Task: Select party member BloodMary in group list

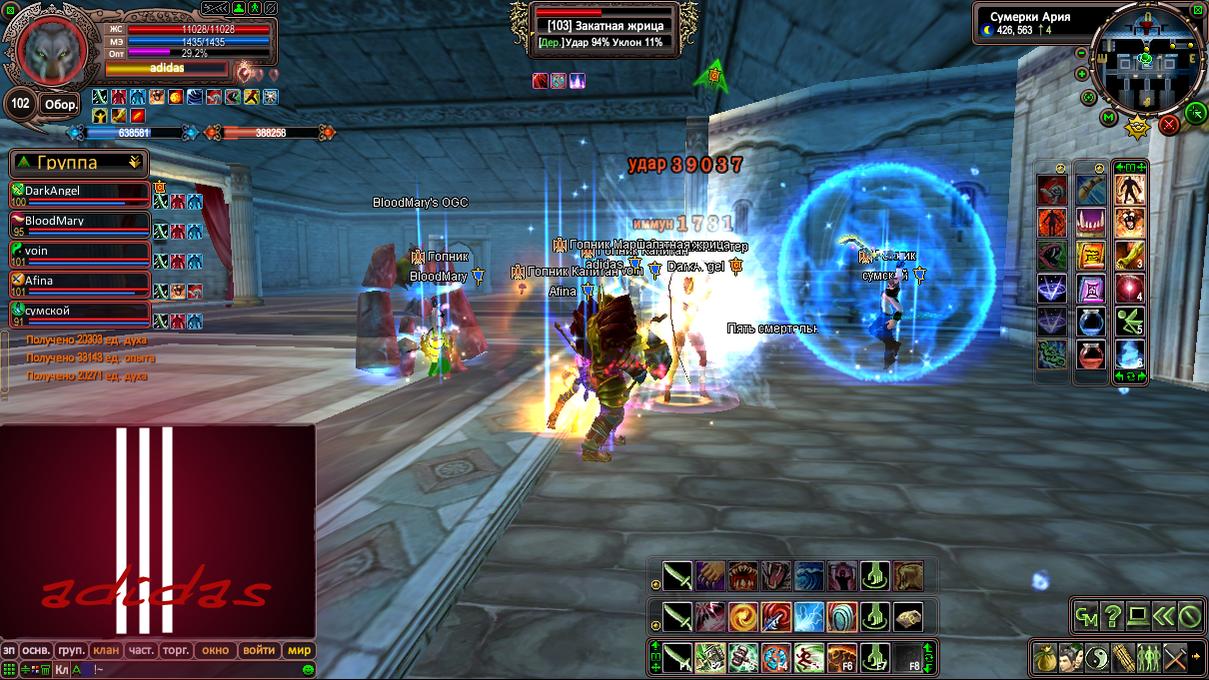Action: click(x=80, y=221)
